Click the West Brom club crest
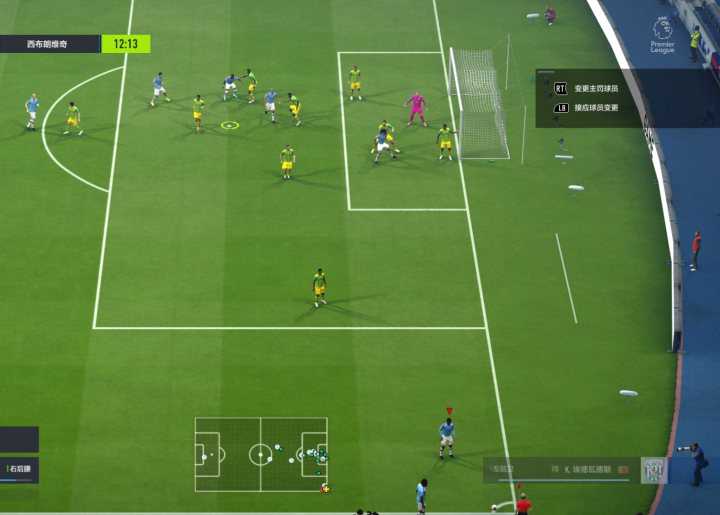 click(654, 470)
